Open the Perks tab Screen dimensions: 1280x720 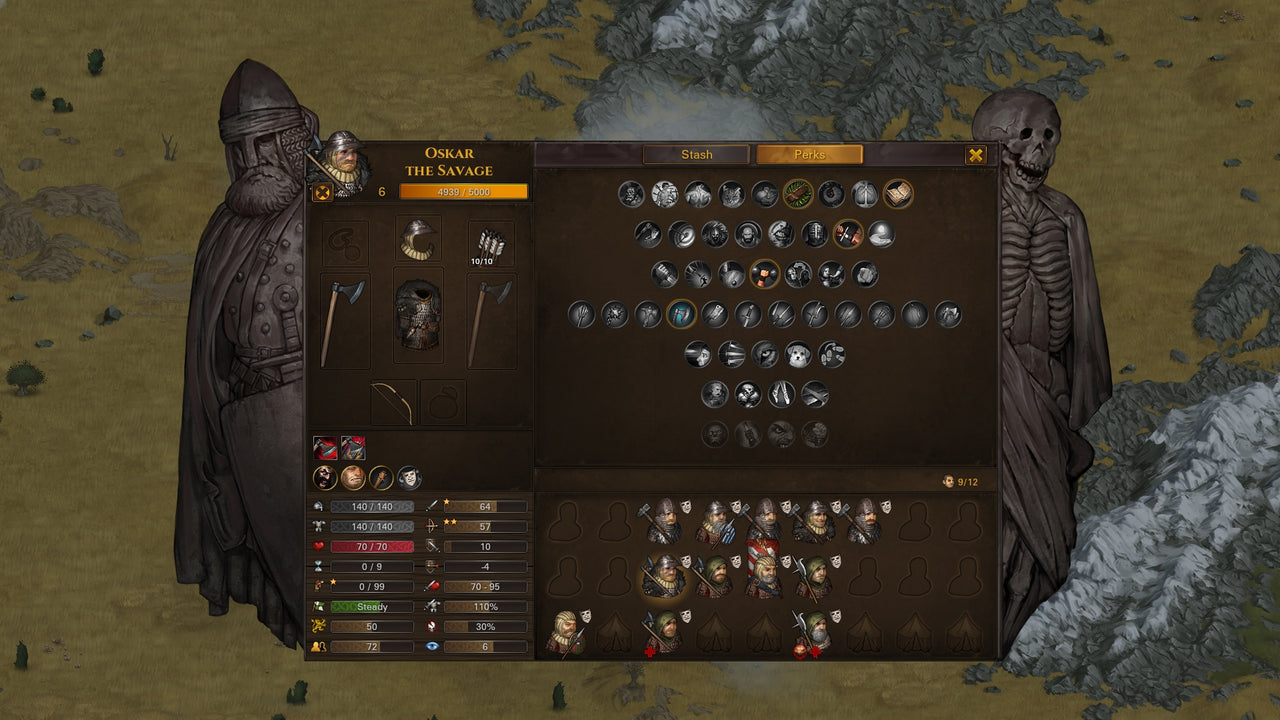click(x=812, y=154)
